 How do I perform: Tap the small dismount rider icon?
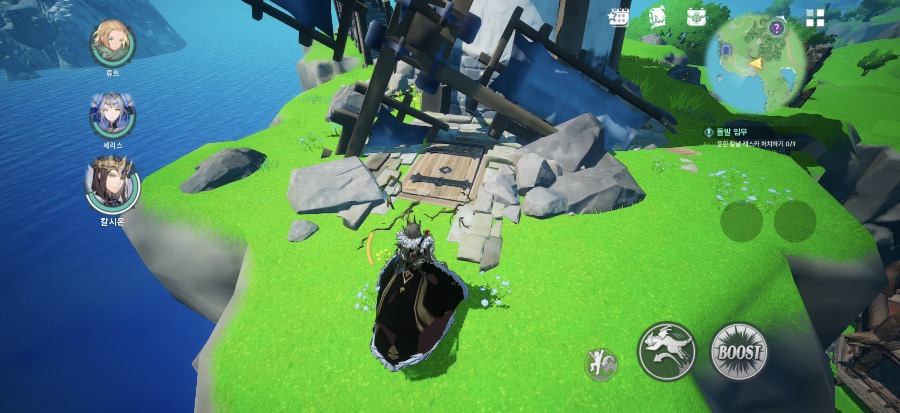point(601,364)
